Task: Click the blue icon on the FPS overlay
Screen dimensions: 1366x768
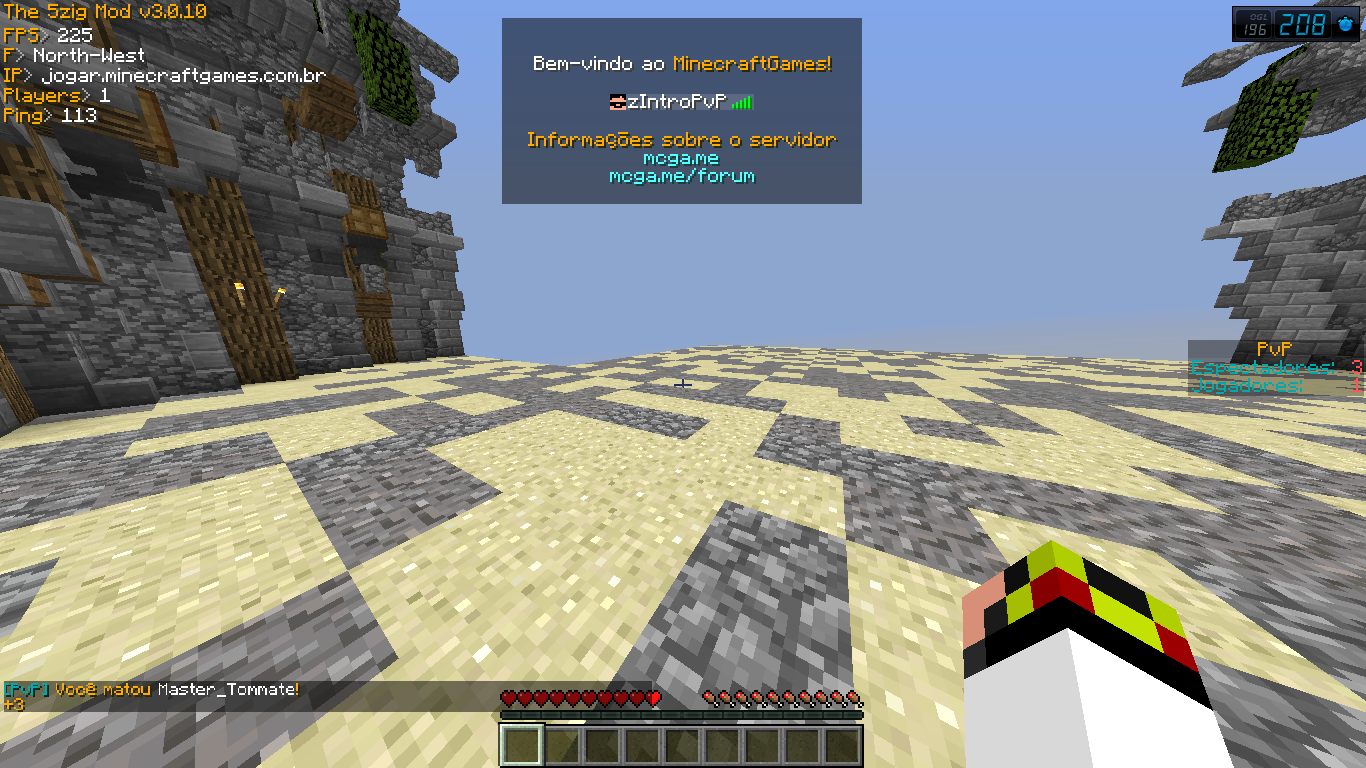Action: [1345, 24]
